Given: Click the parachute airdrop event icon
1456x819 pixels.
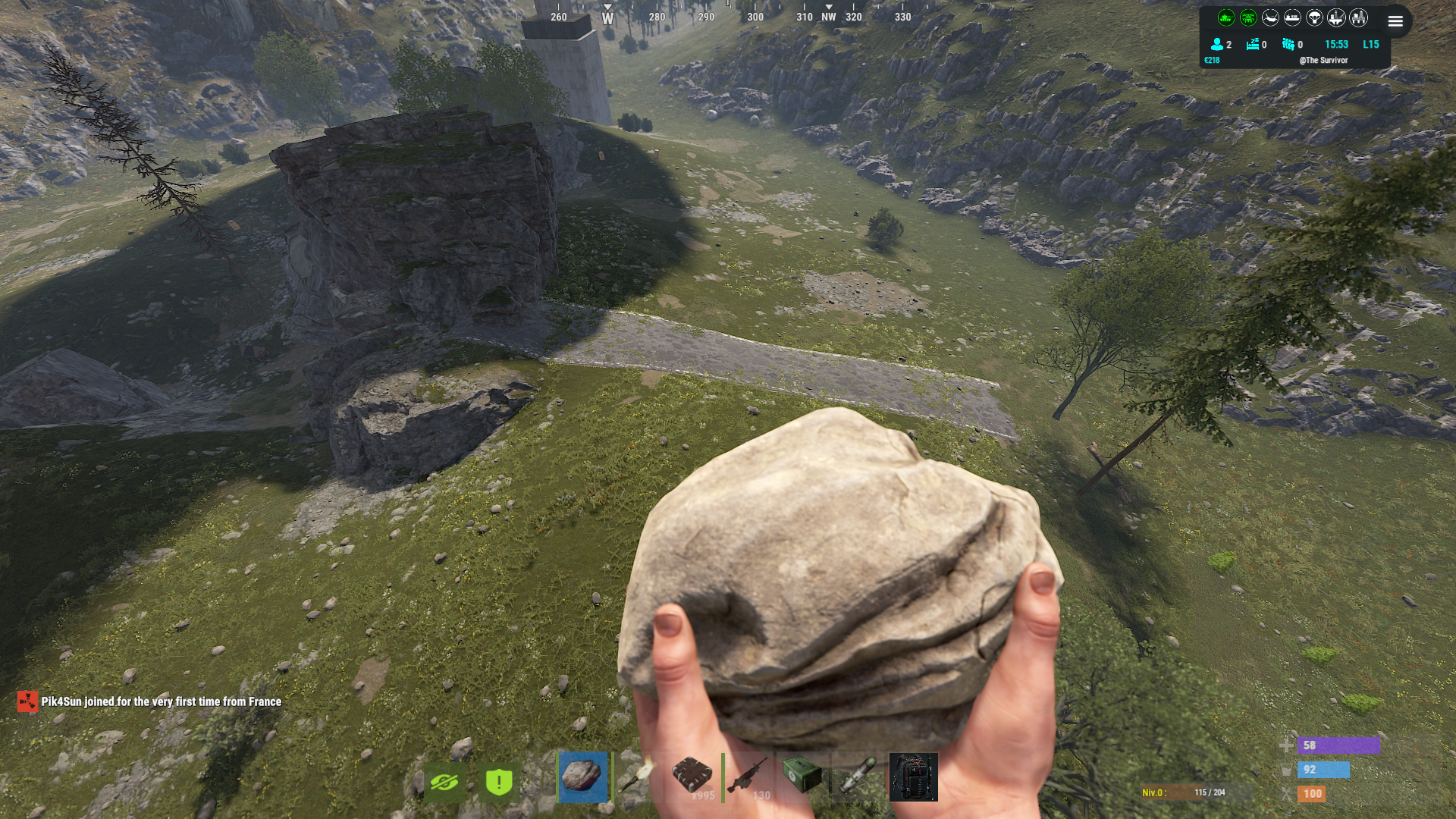Looking at the screenshot, I should (1314, 17).
